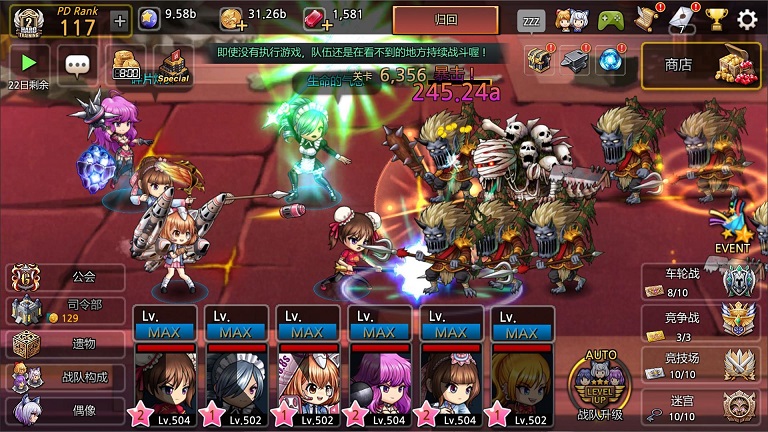This screenshot has width=768, height=432.
Task: Tap the green gamepad icon
Action: (x=610, y=19)
